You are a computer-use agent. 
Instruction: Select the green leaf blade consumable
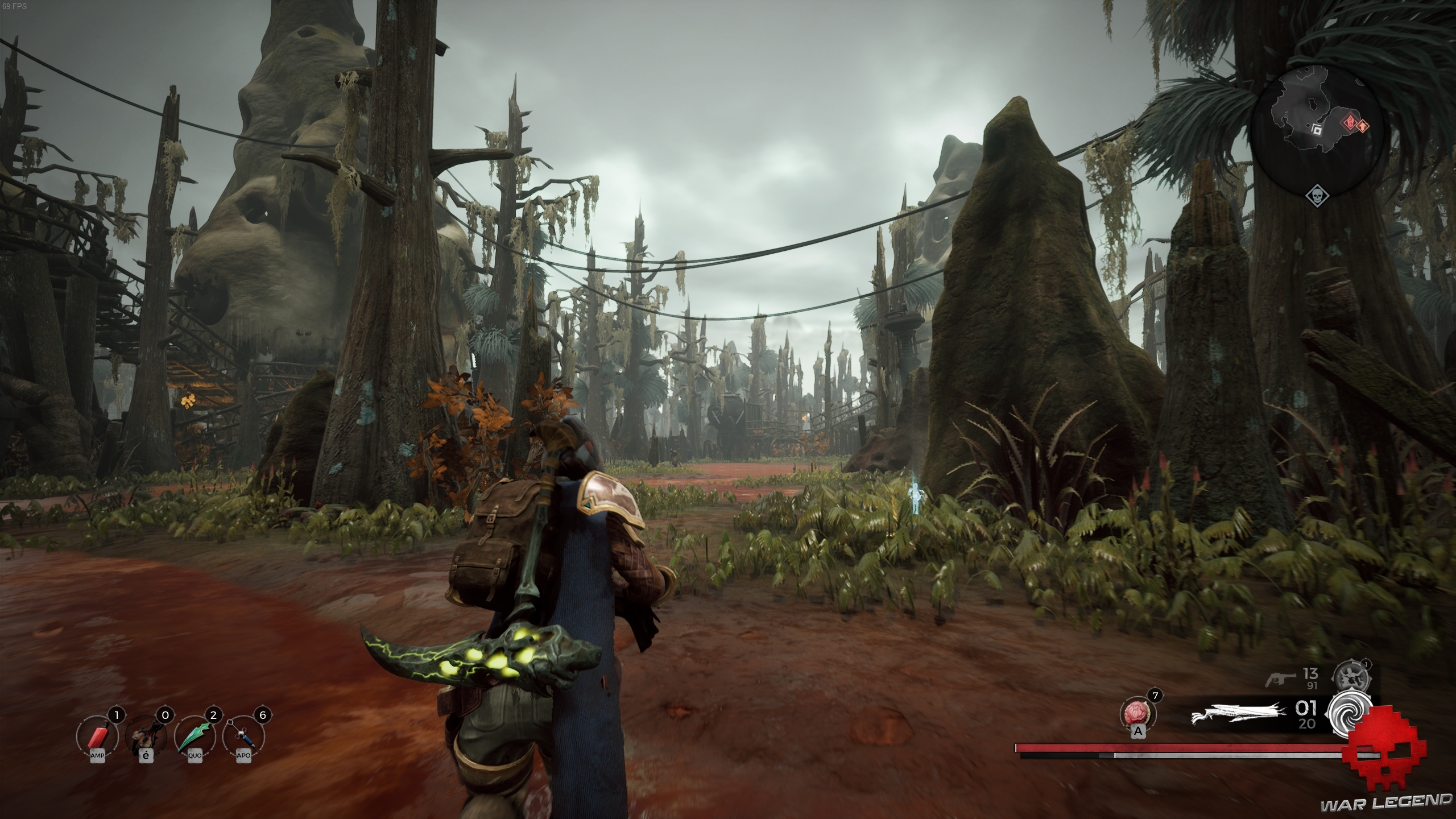tap(195, 736)
